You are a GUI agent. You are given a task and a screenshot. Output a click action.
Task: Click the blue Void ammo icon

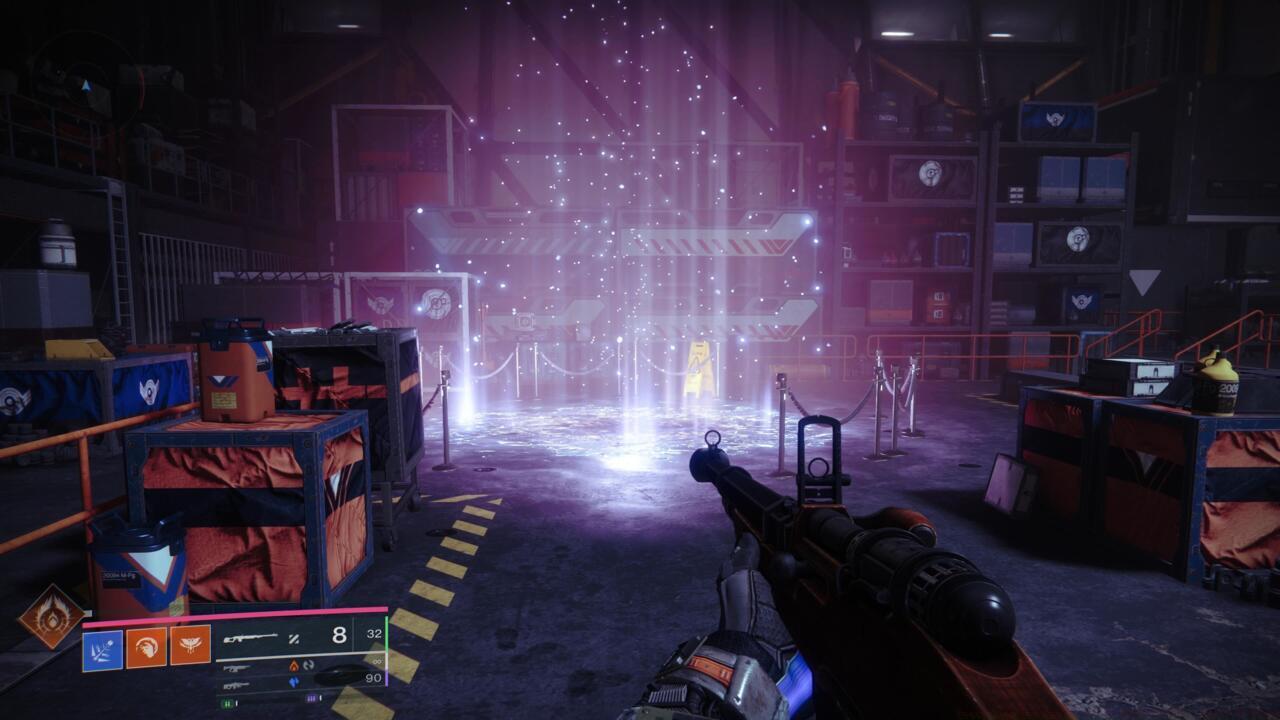pyautogui.click(x=294, y=683)
